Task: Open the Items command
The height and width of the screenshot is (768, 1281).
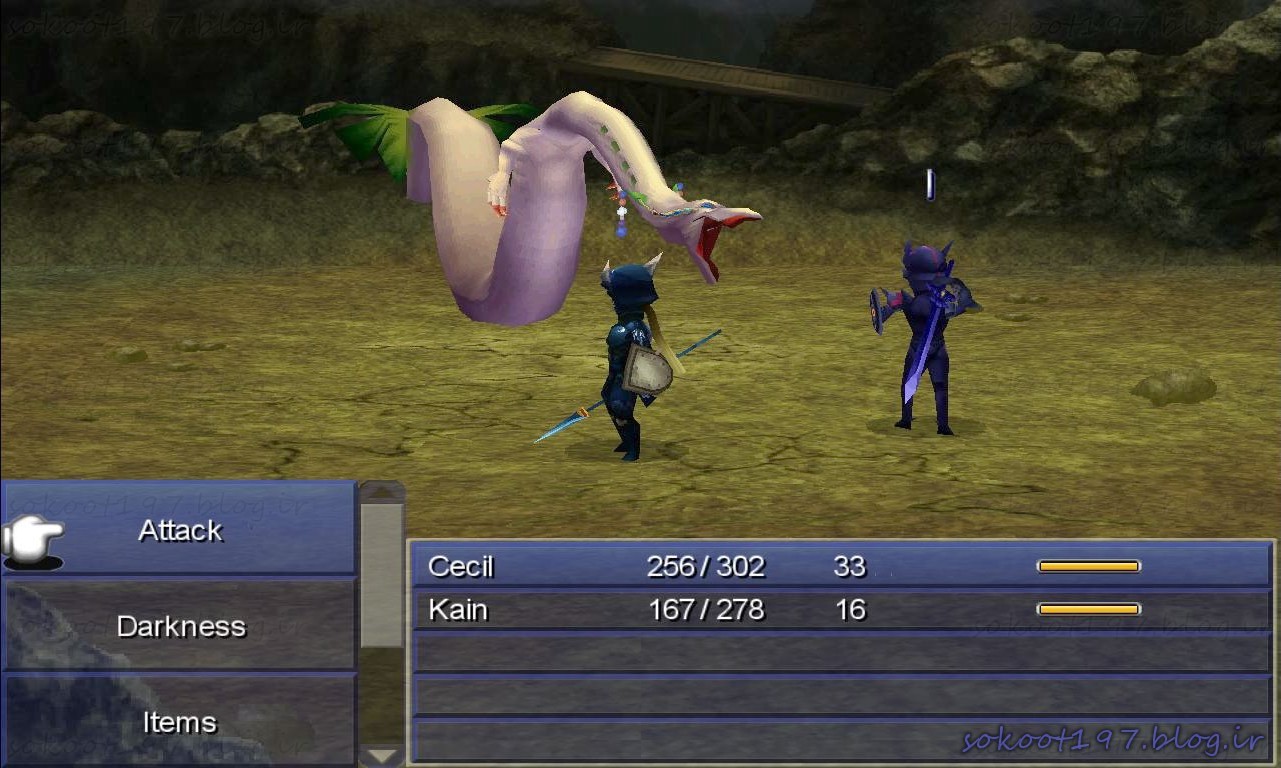Action: coord(180,721)
